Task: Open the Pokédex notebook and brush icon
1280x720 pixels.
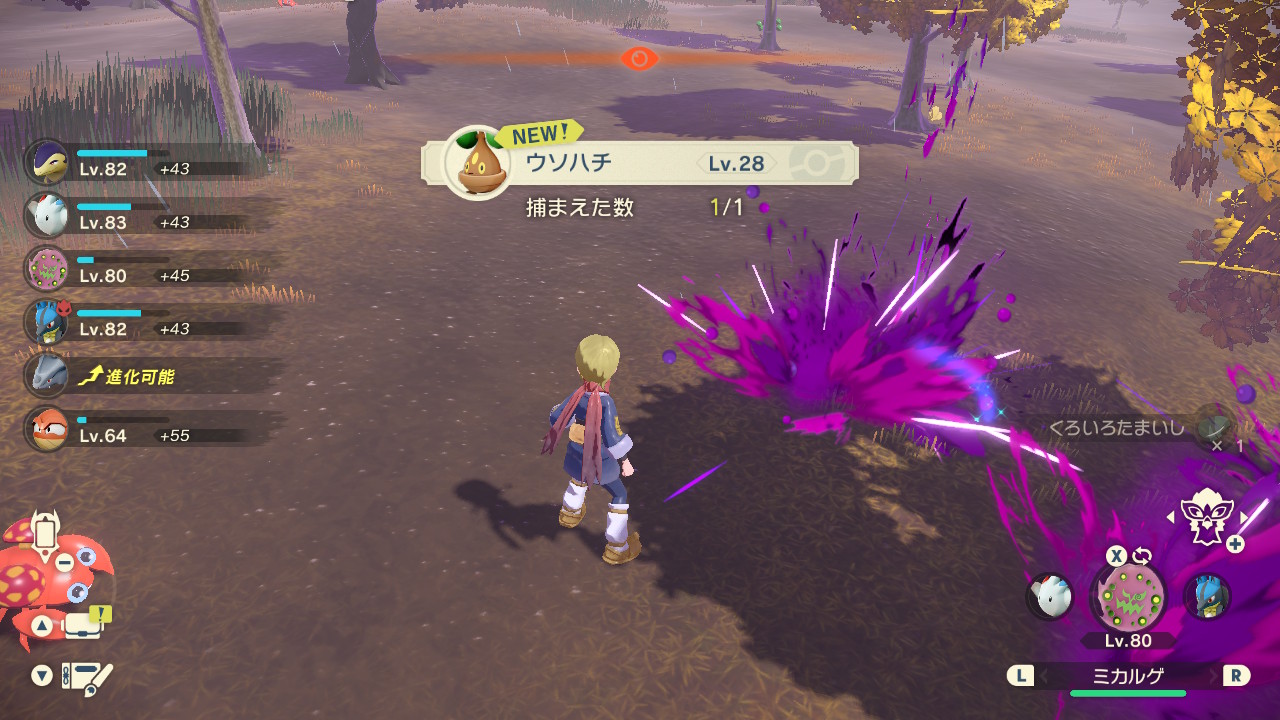Action: (x=87, y=677)
